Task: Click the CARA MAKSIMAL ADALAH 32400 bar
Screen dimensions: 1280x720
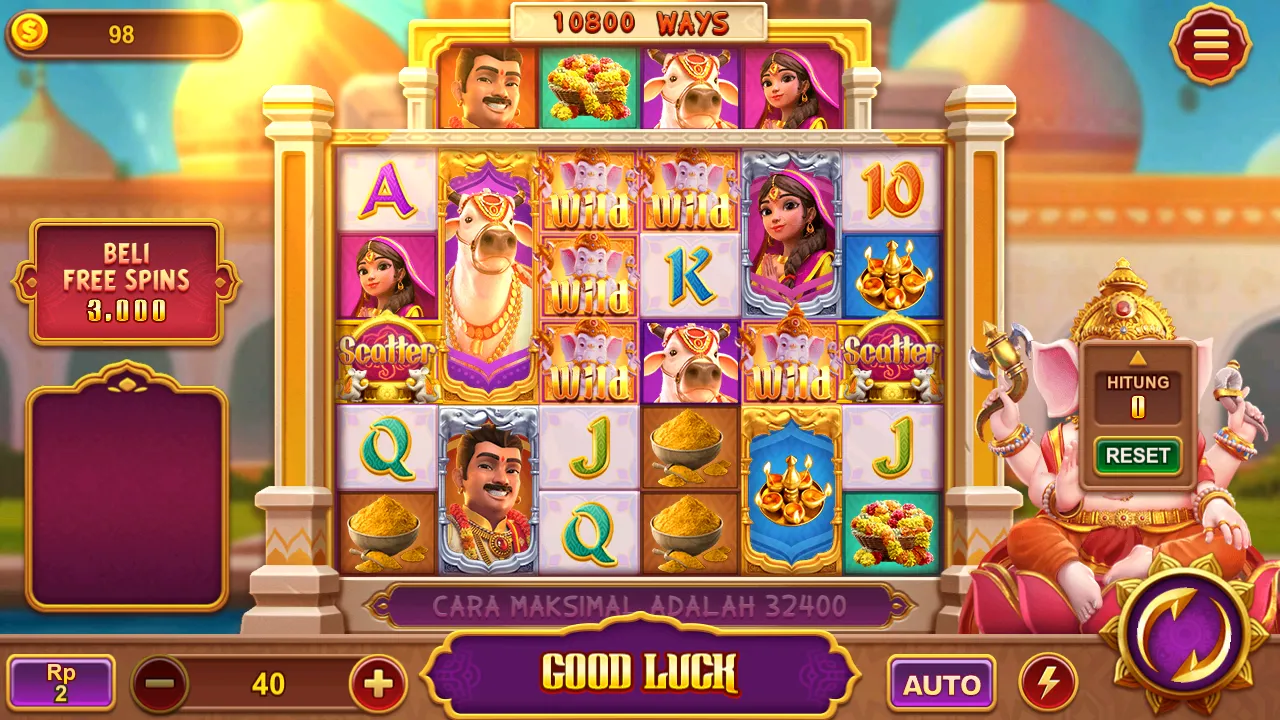Action: (638, 603)
